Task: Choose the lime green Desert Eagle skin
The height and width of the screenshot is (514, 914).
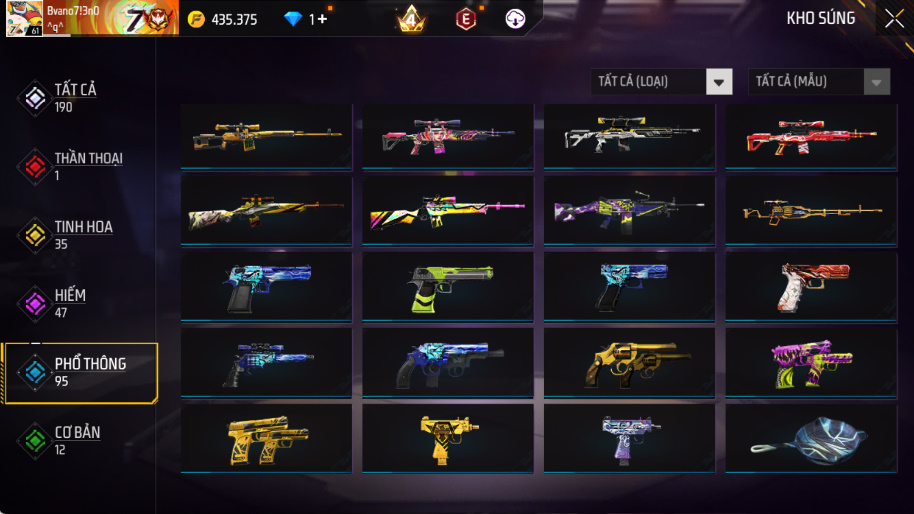Action: [447, 289]
